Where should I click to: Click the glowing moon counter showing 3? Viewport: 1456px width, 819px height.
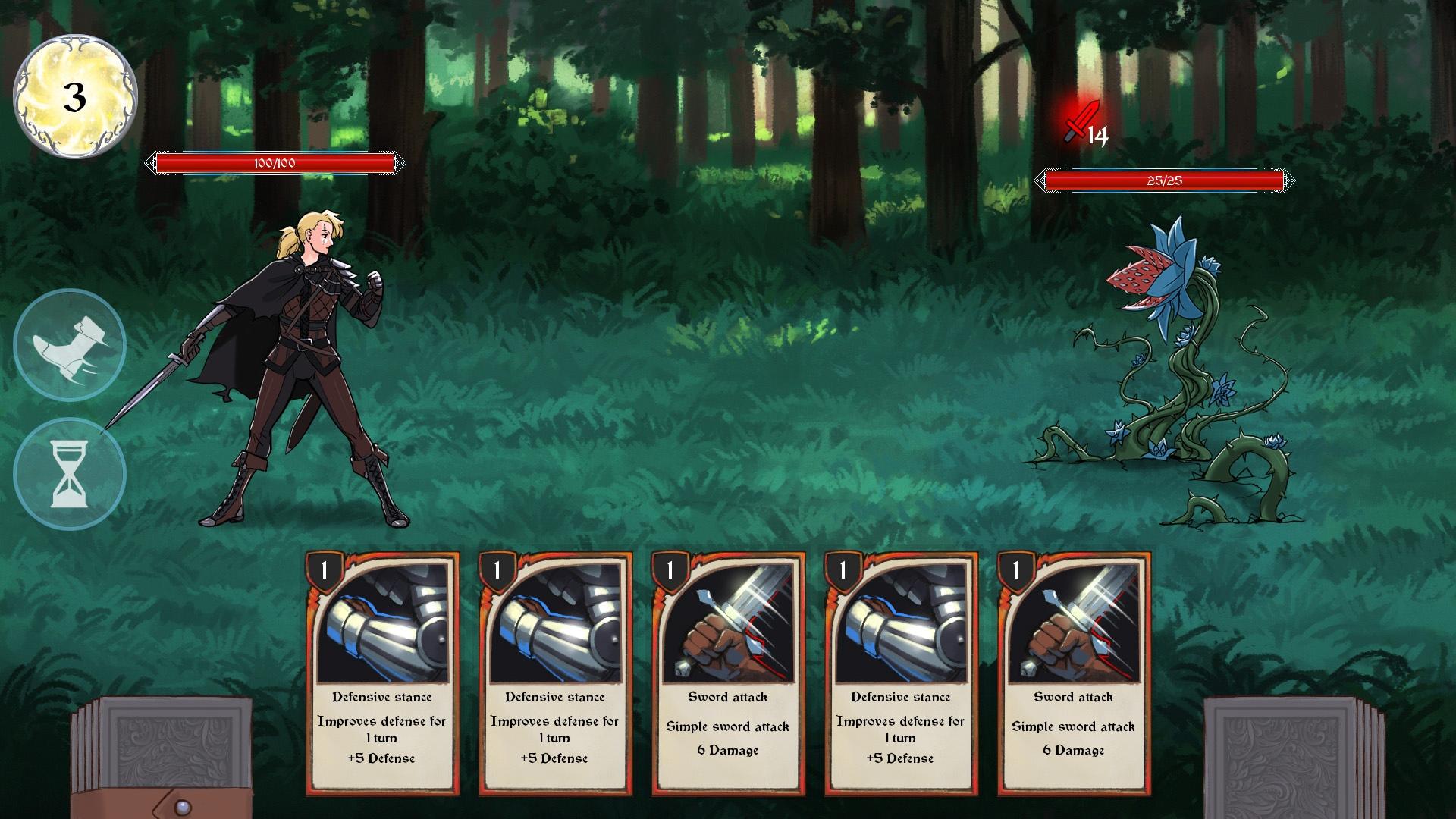pos(74,93)
